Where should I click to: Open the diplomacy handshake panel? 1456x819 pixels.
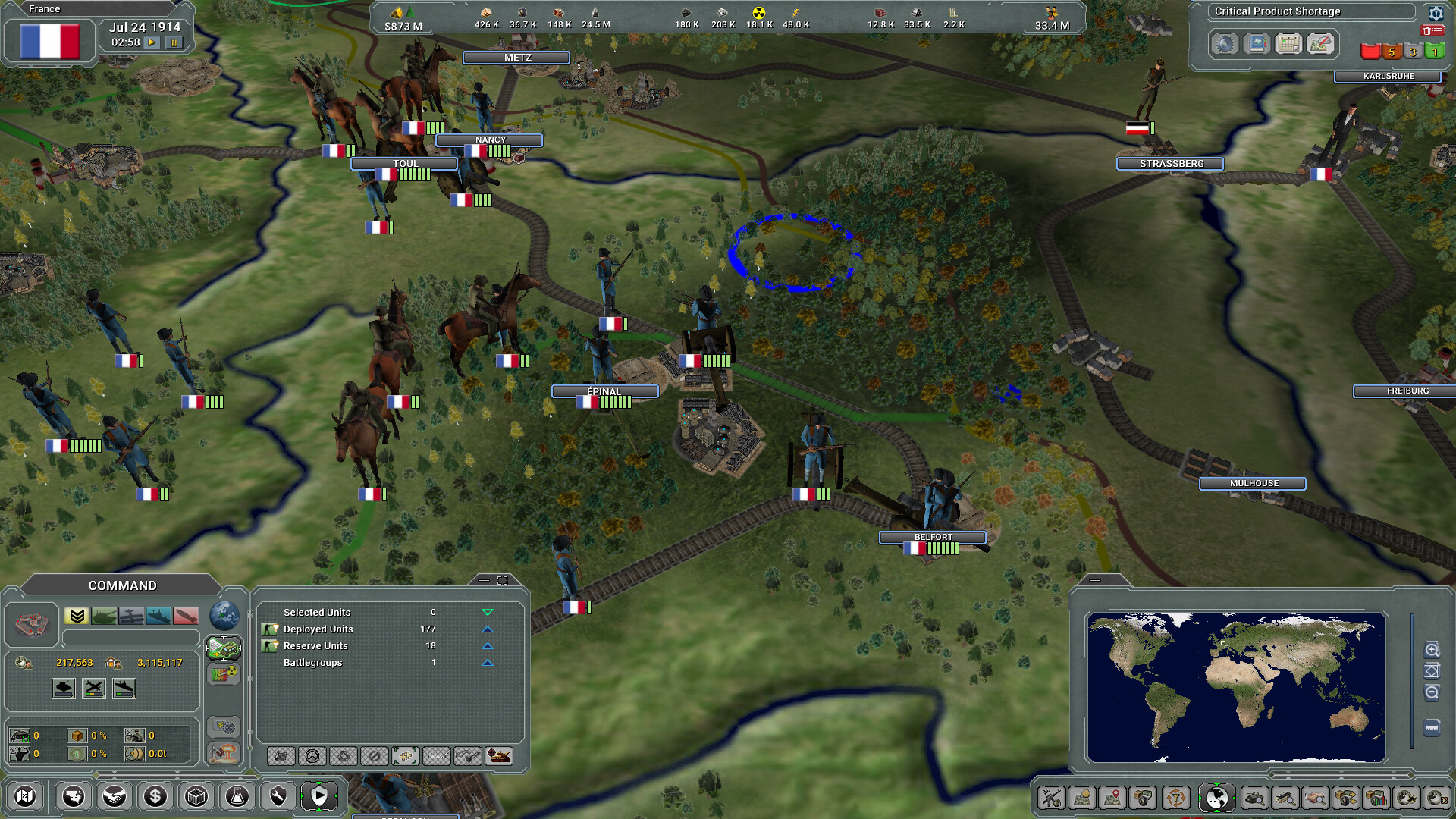114,796
